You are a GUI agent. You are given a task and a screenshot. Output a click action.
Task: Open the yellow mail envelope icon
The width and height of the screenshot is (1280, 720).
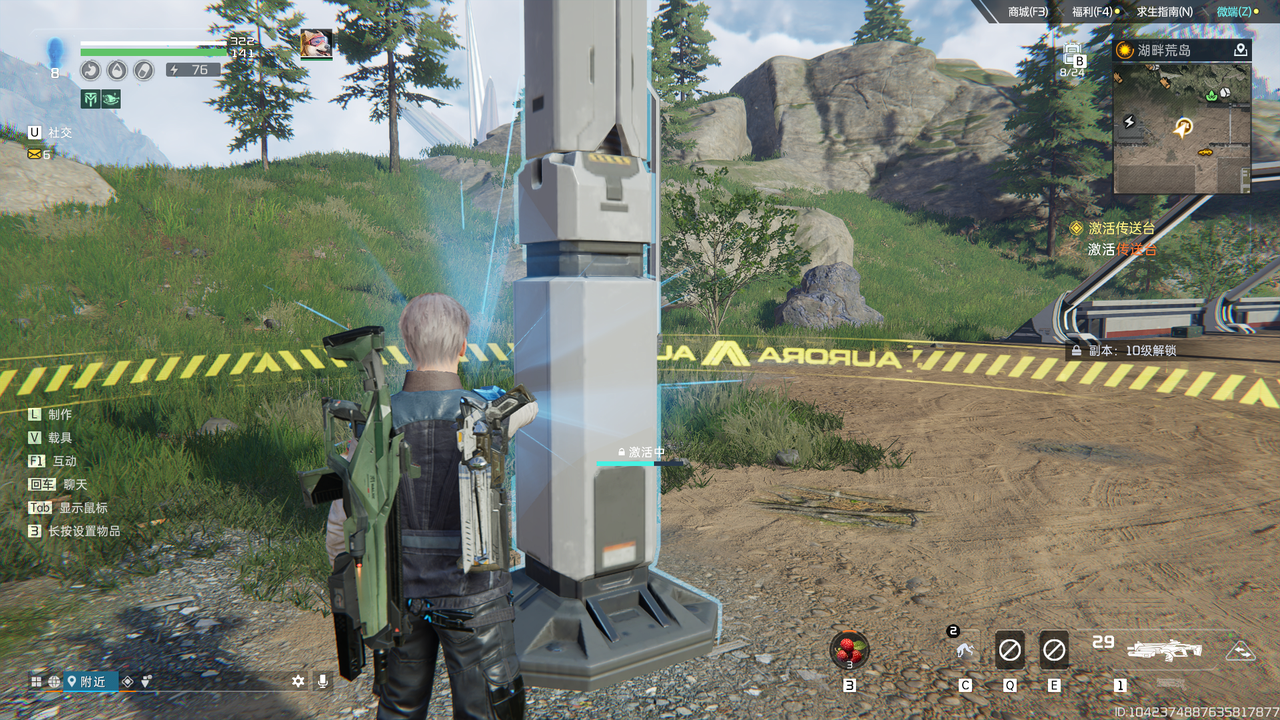(35, 154)
